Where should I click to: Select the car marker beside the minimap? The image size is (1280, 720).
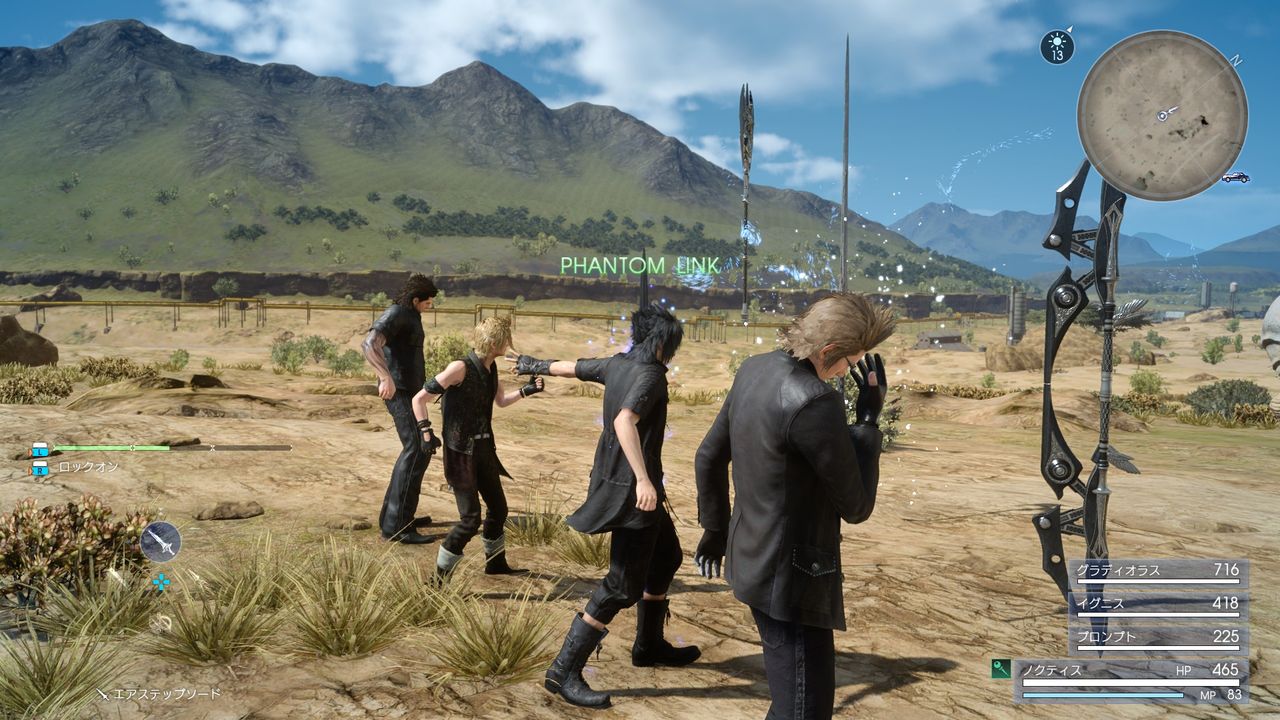point(1235,177)
